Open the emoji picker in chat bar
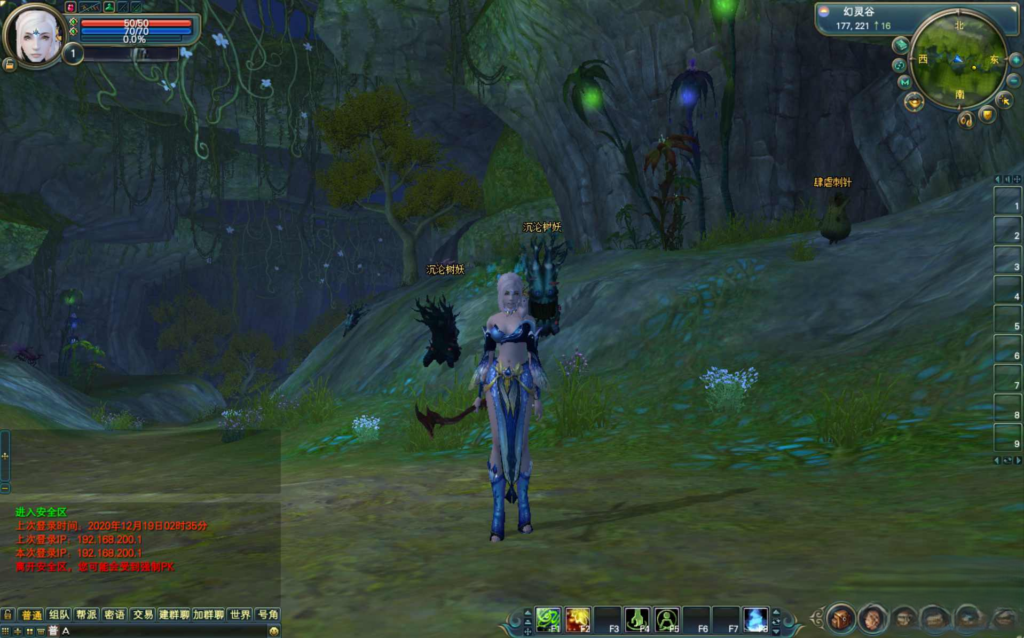1024x638 pixels. point(274,631)
